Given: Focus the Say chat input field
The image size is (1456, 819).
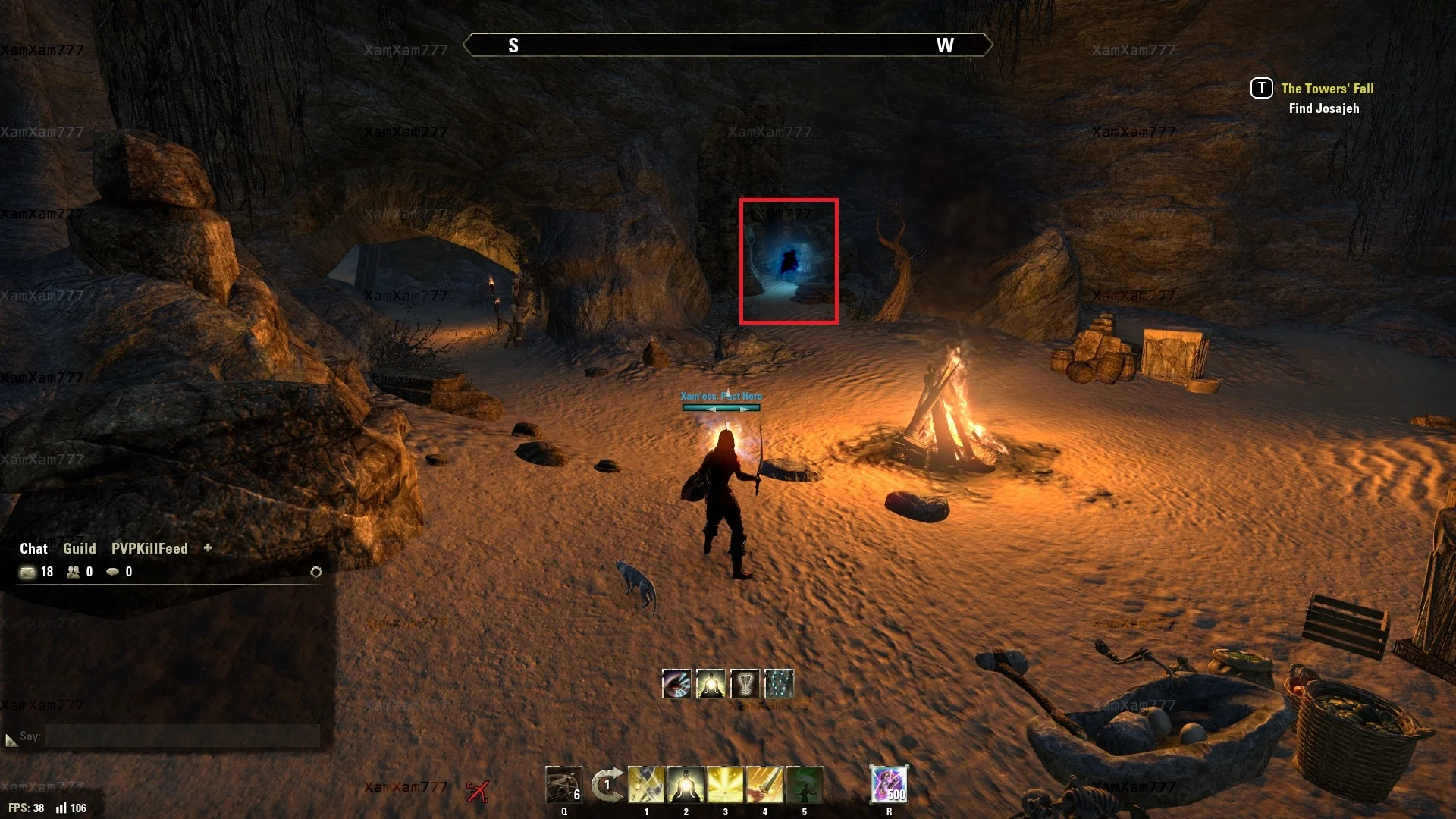Looking at the screenshot, I should (x=182, y=736).
